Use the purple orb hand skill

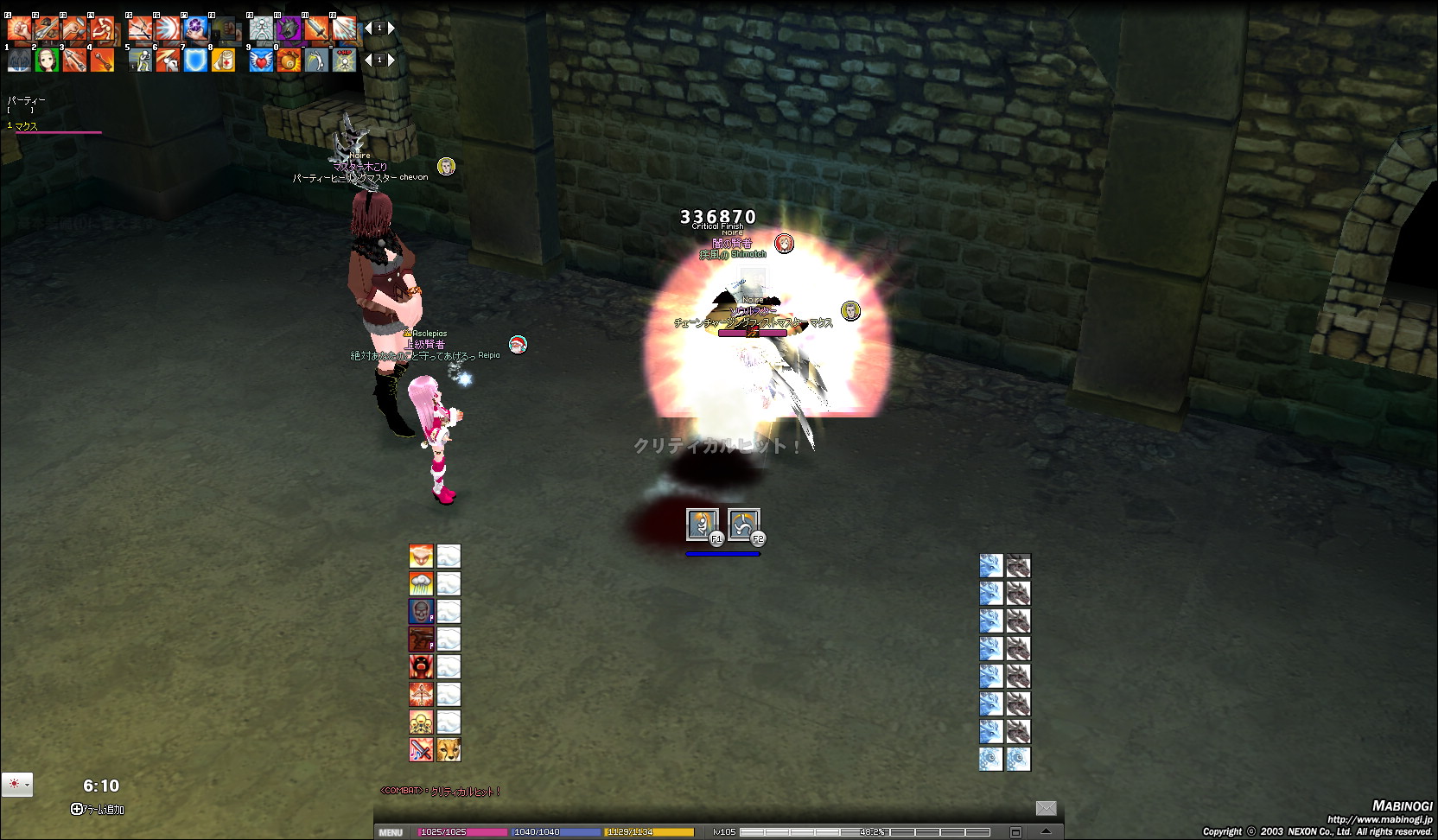point(195,29)
